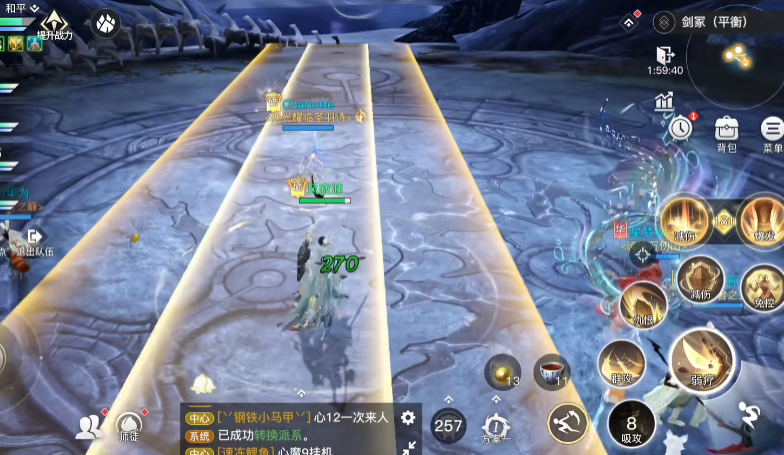Use the golden orb consumable slot

[502, 372]
